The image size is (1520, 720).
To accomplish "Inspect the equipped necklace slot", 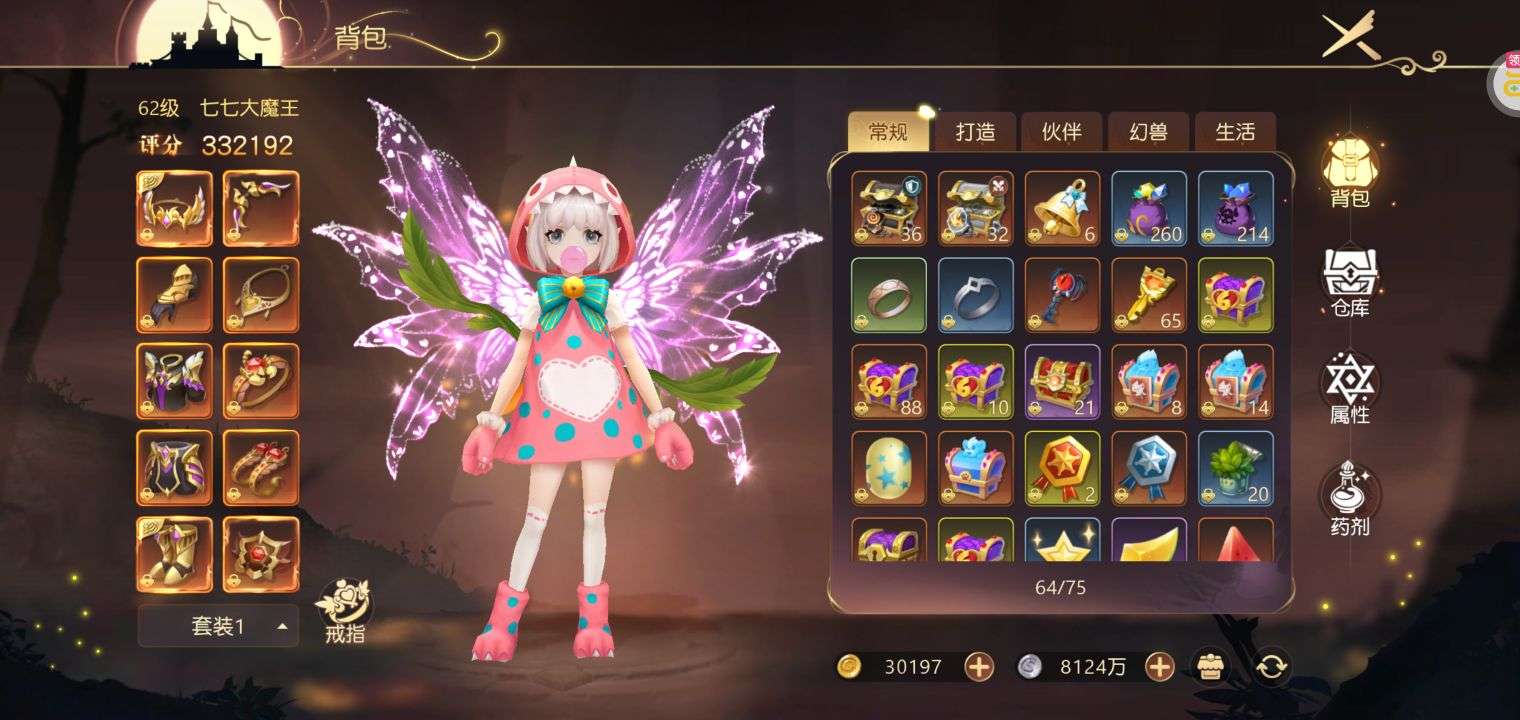I will pos(261,295).
